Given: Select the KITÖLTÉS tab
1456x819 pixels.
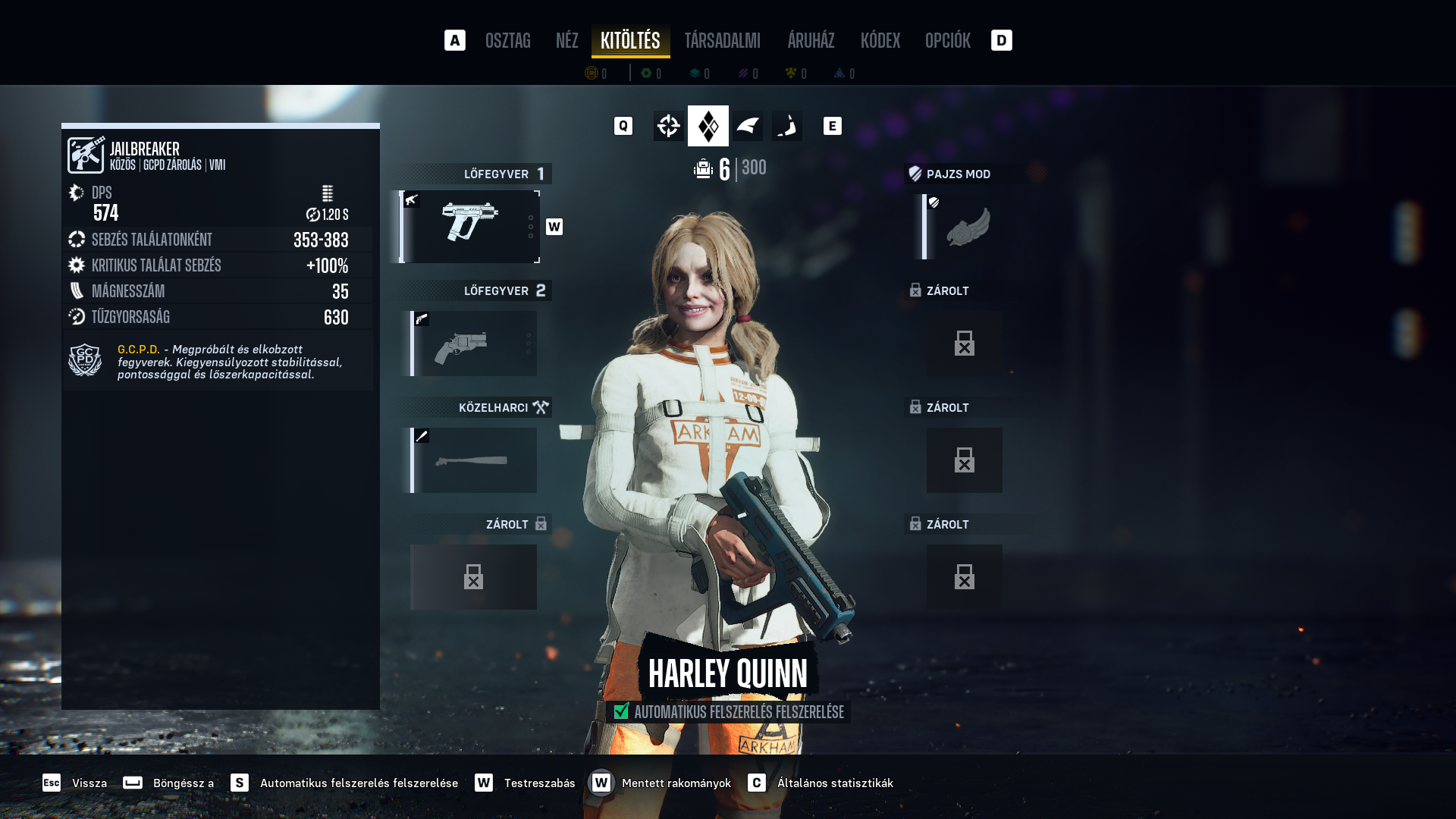Looking at the screenshot, I should click(630, 41).
